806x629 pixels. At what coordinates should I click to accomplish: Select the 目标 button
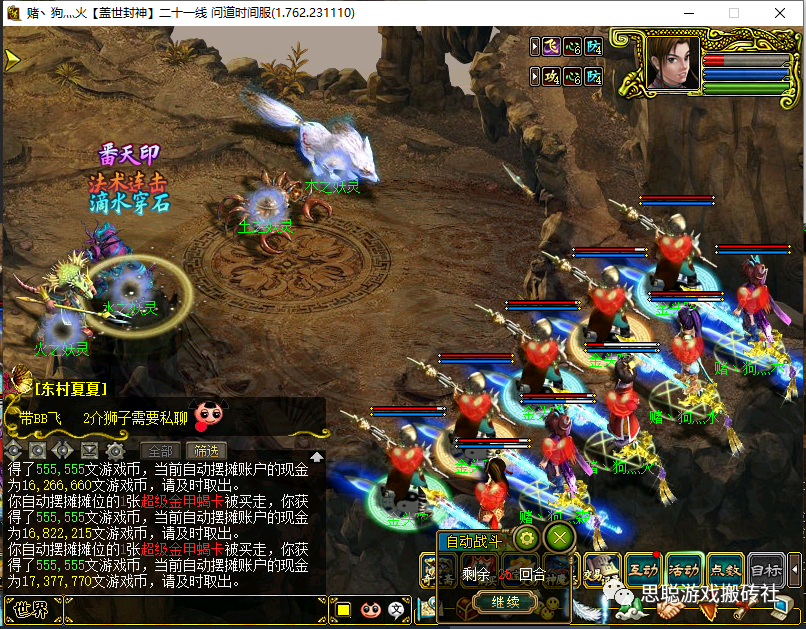pyautogui.click(x=766, y=569)
